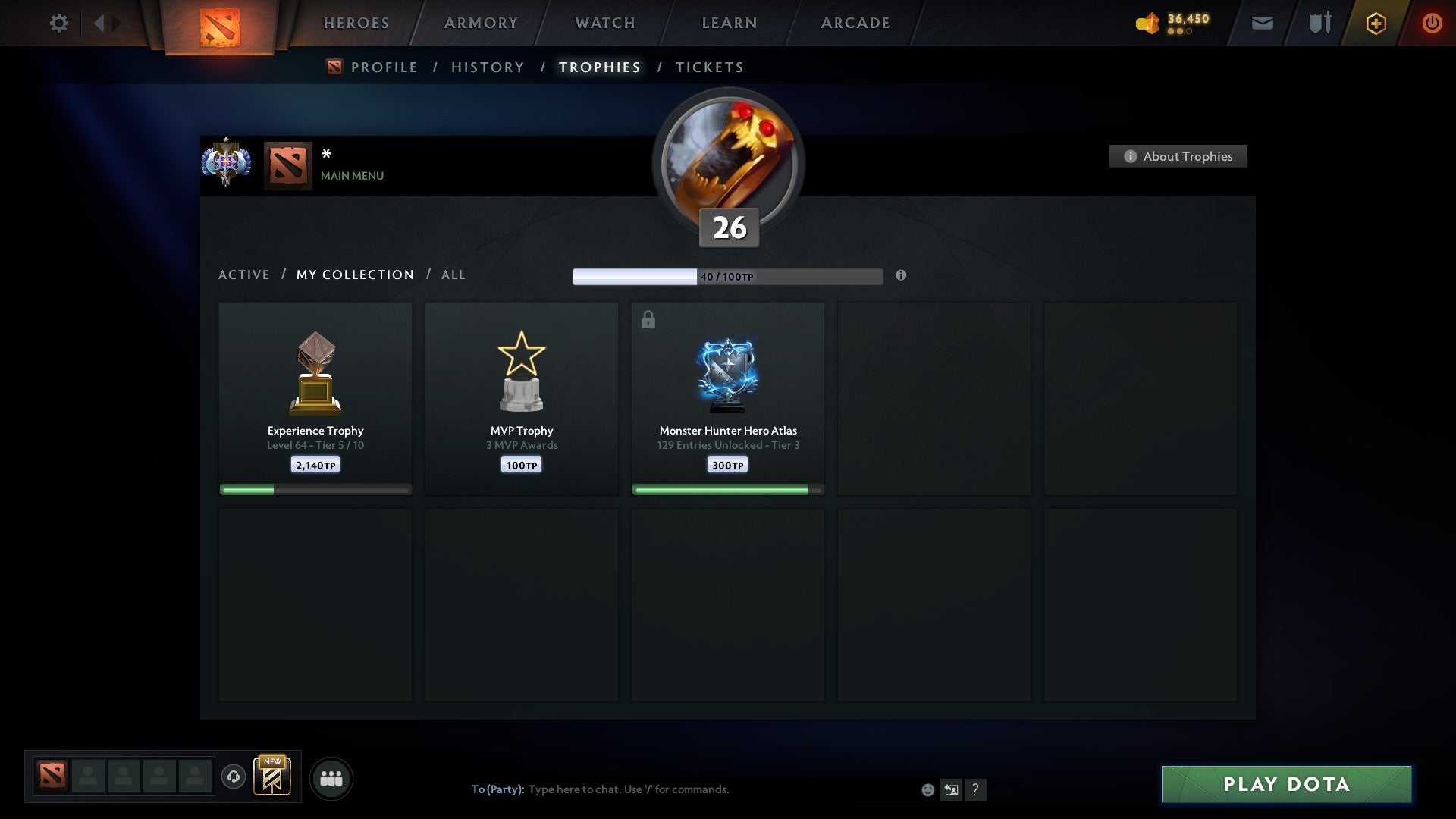Click the chat help question mark icon
This screenshot has height=819, width=1456.
tap(976, 789)
